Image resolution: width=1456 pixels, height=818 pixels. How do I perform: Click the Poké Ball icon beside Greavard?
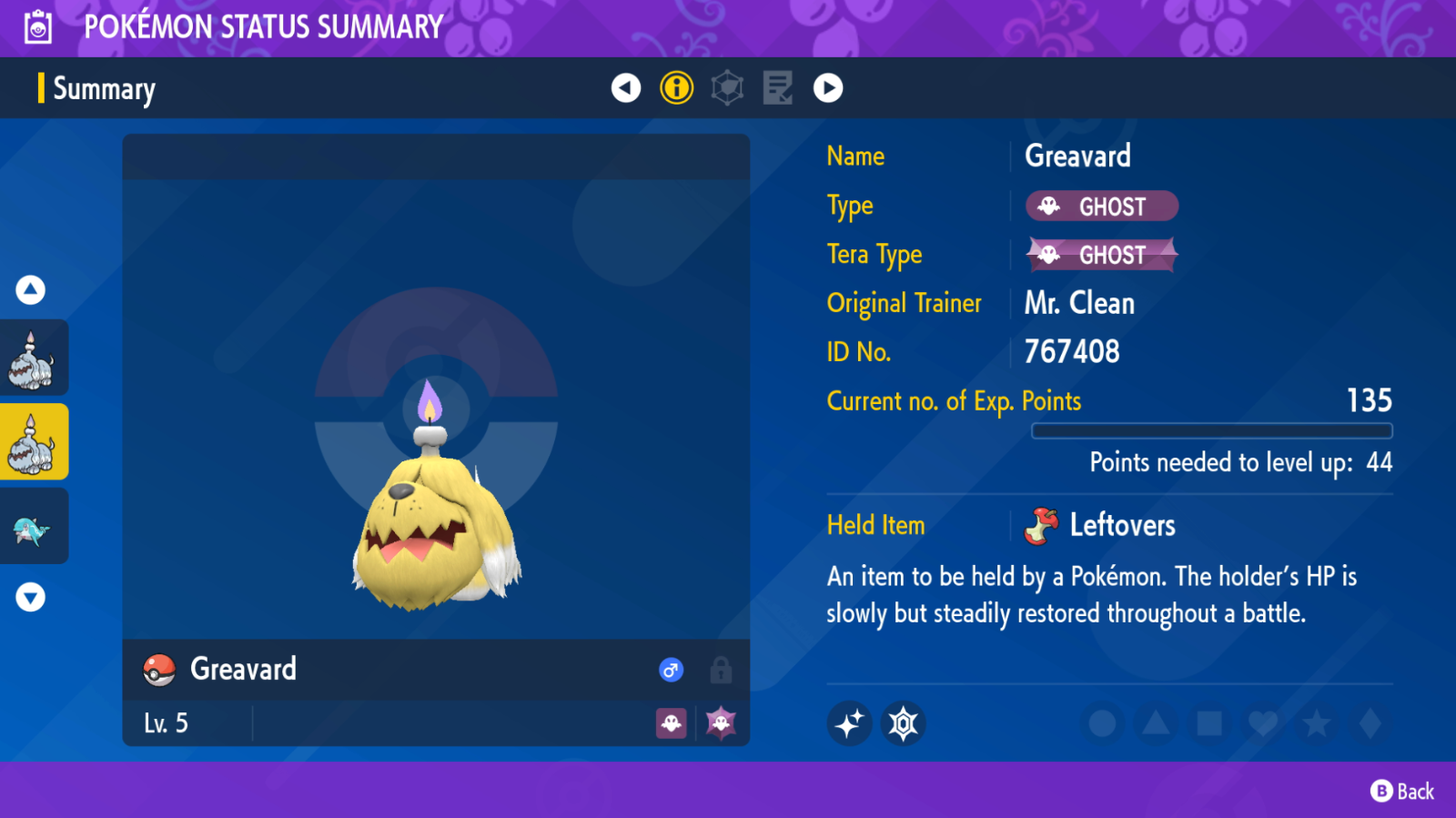click(x=160, y=670)
